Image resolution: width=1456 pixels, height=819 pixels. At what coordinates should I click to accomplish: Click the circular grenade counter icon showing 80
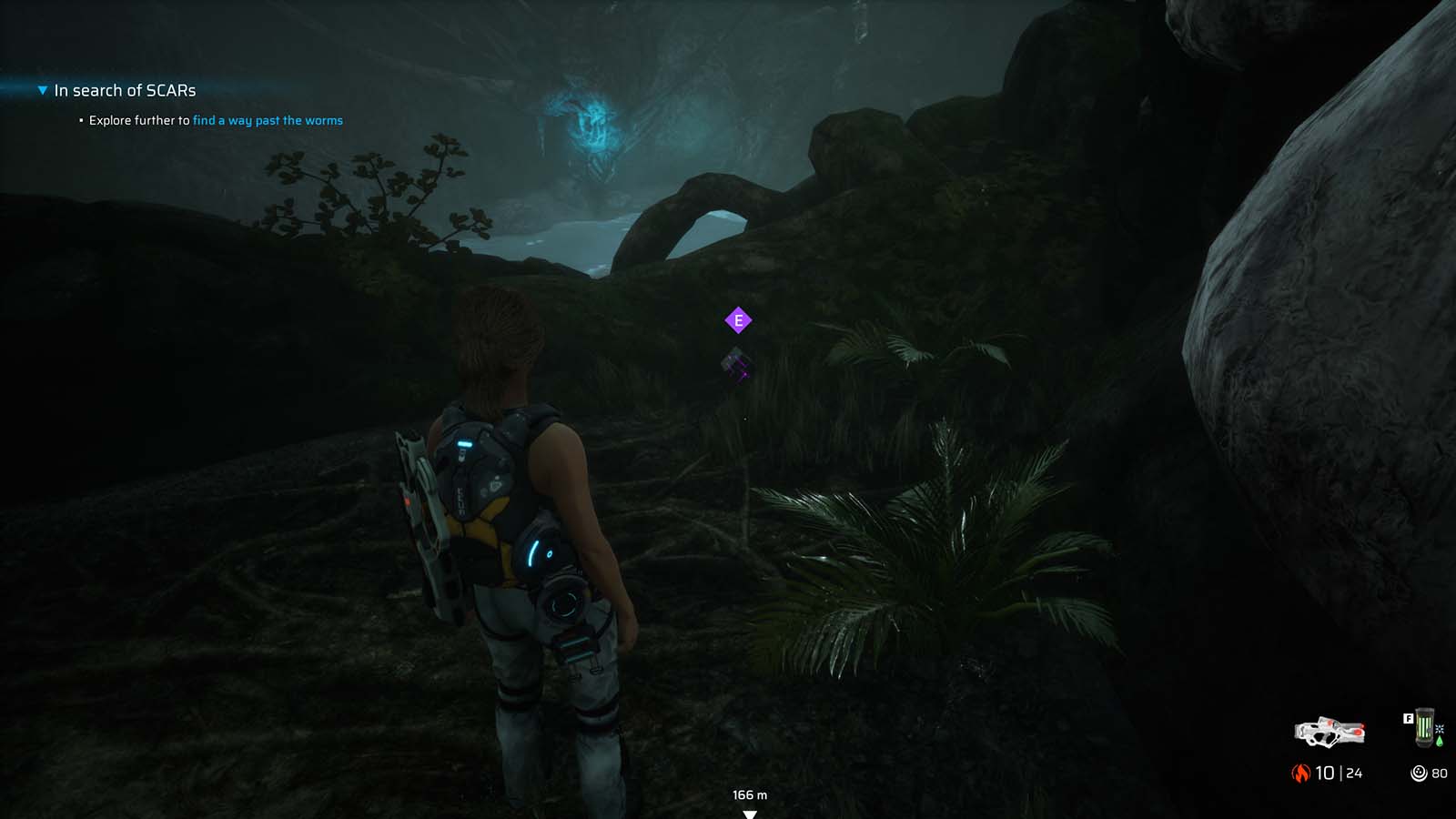click(x=1419, y=772)
